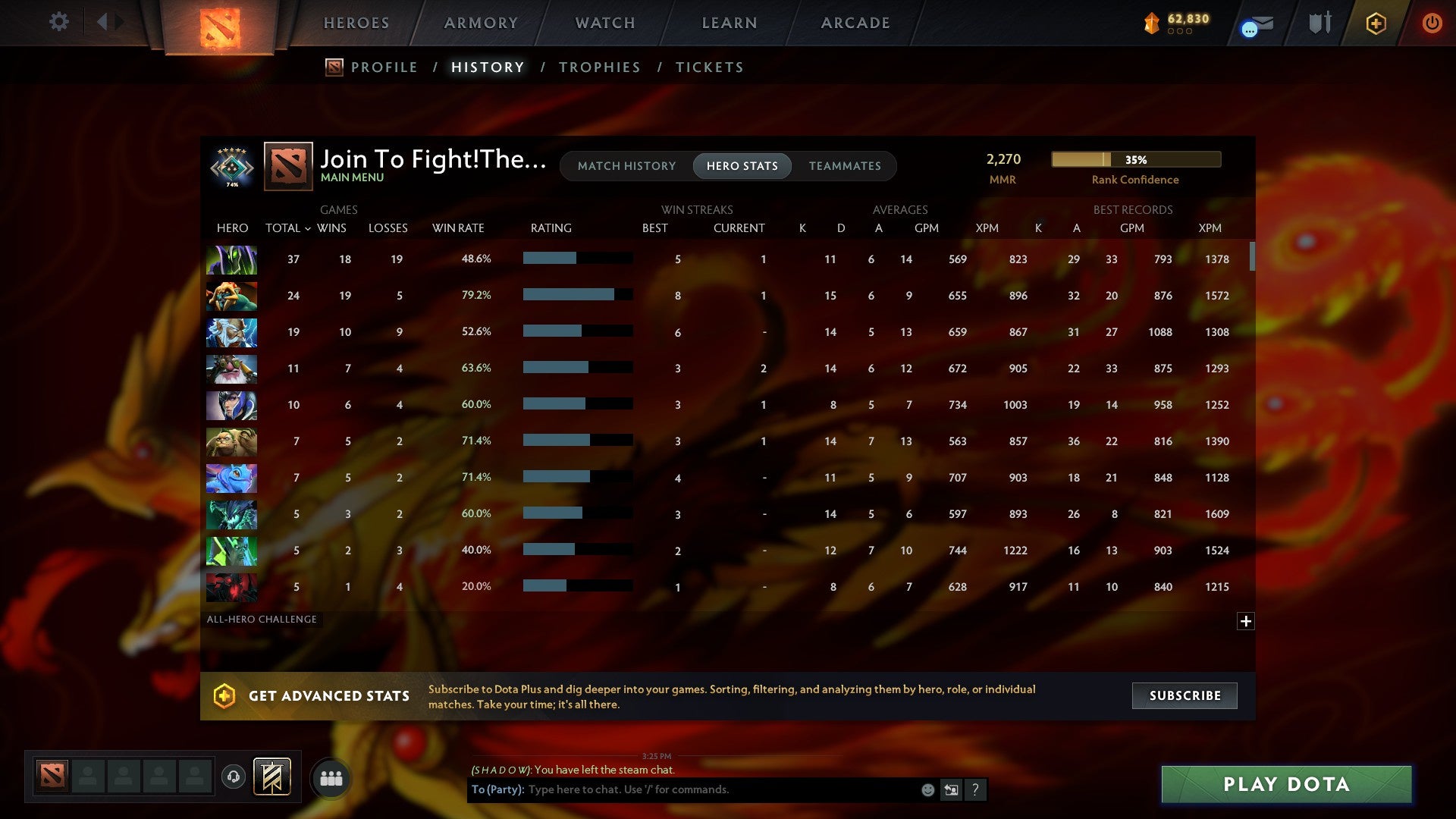Open the Armory shield-and-sword icon
The image size is (1456, 819).
(x=1321, y=23)
